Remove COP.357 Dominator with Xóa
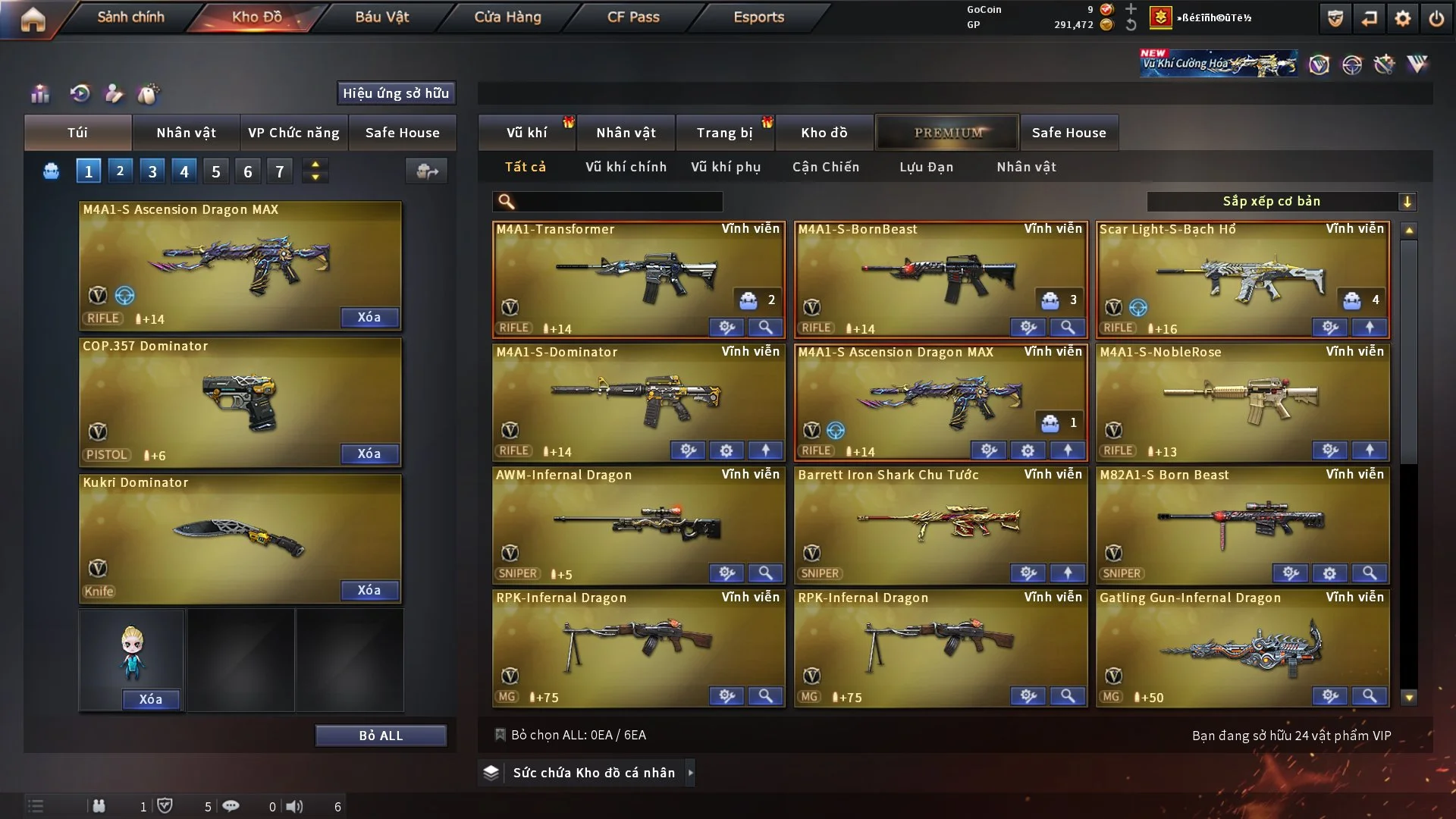The width and height of the screenshot is (1456, 819). (x=369, y=453)
